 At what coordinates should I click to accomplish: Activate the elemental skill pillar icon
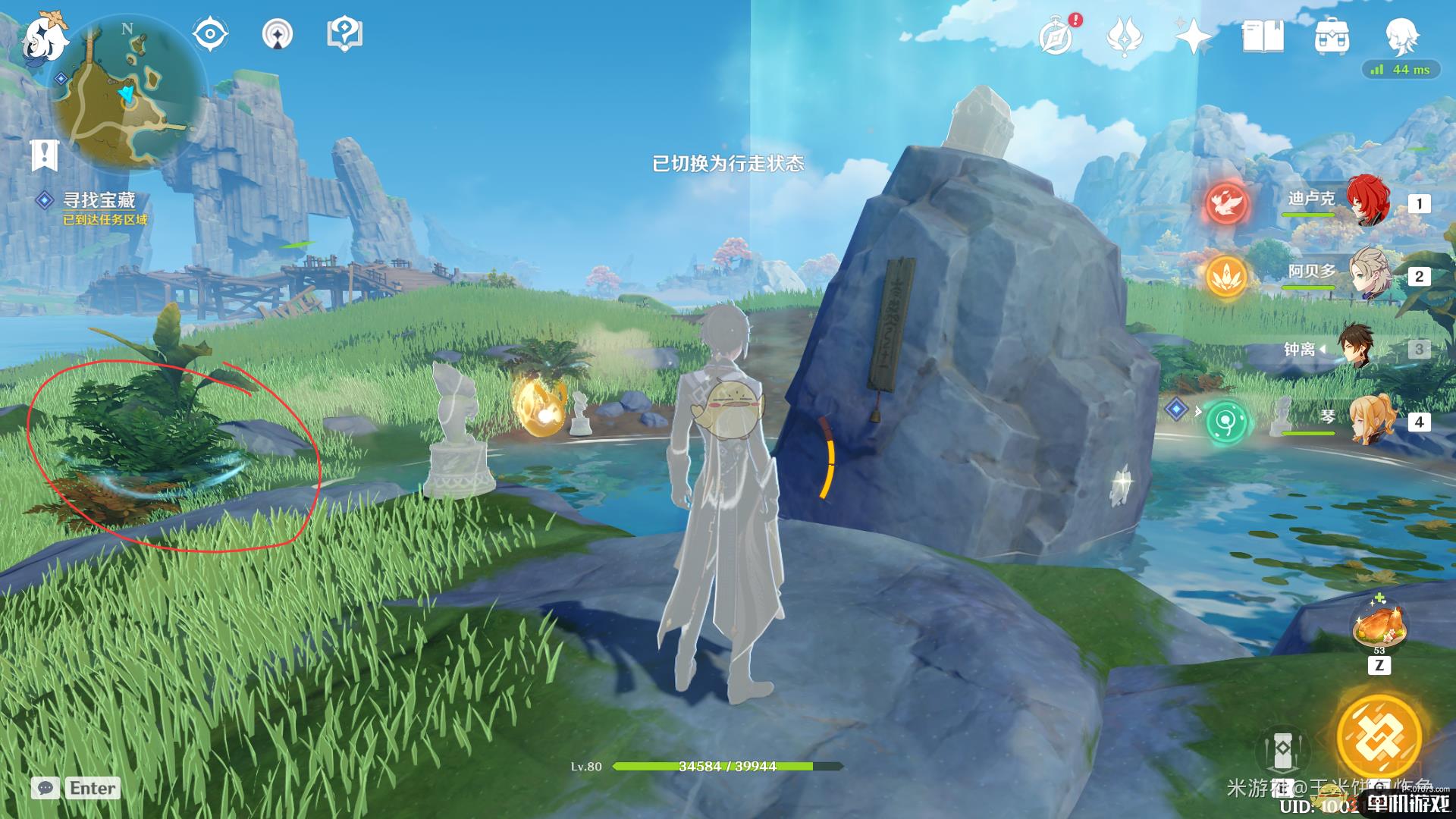tap(1282, 749)
